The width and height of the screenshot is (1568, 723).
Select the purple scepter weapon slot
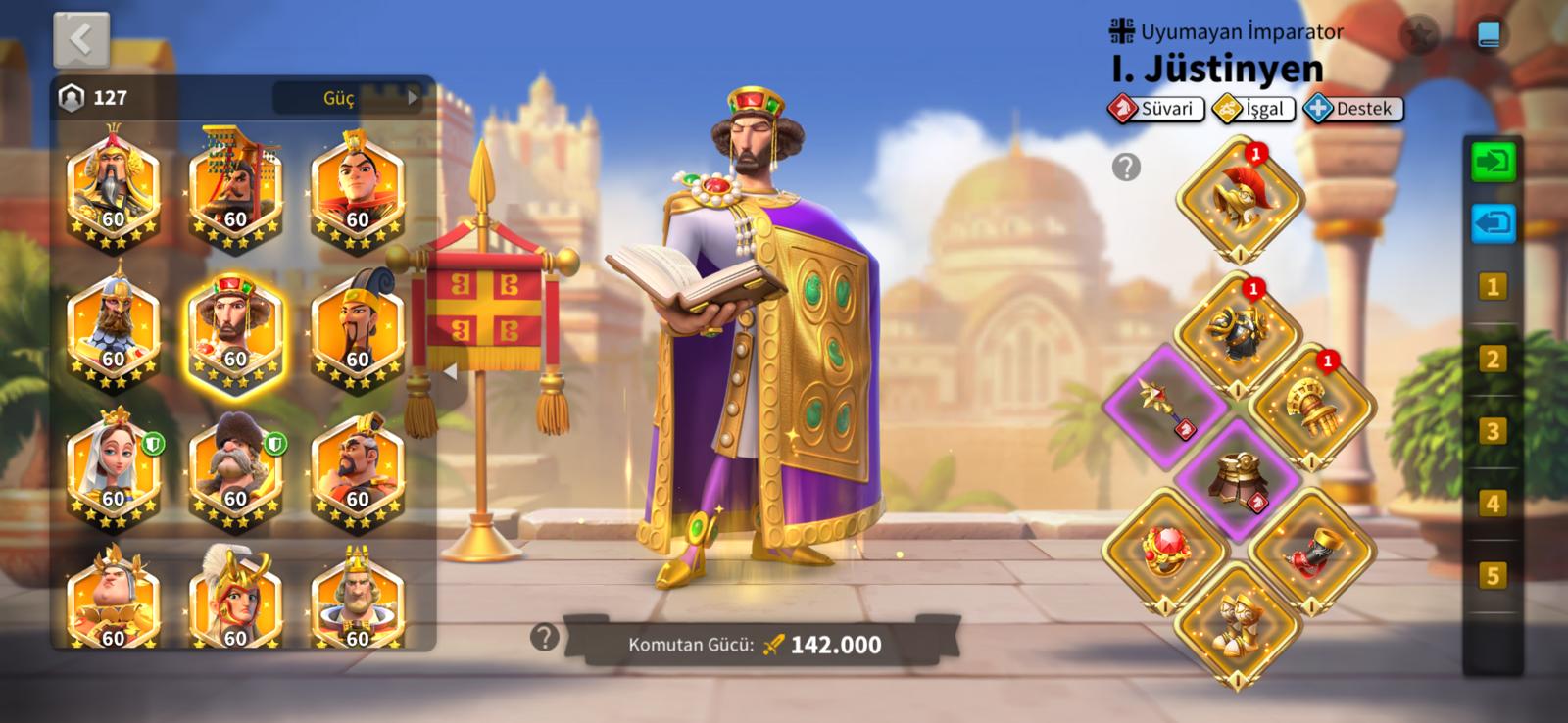(1165, 404)
